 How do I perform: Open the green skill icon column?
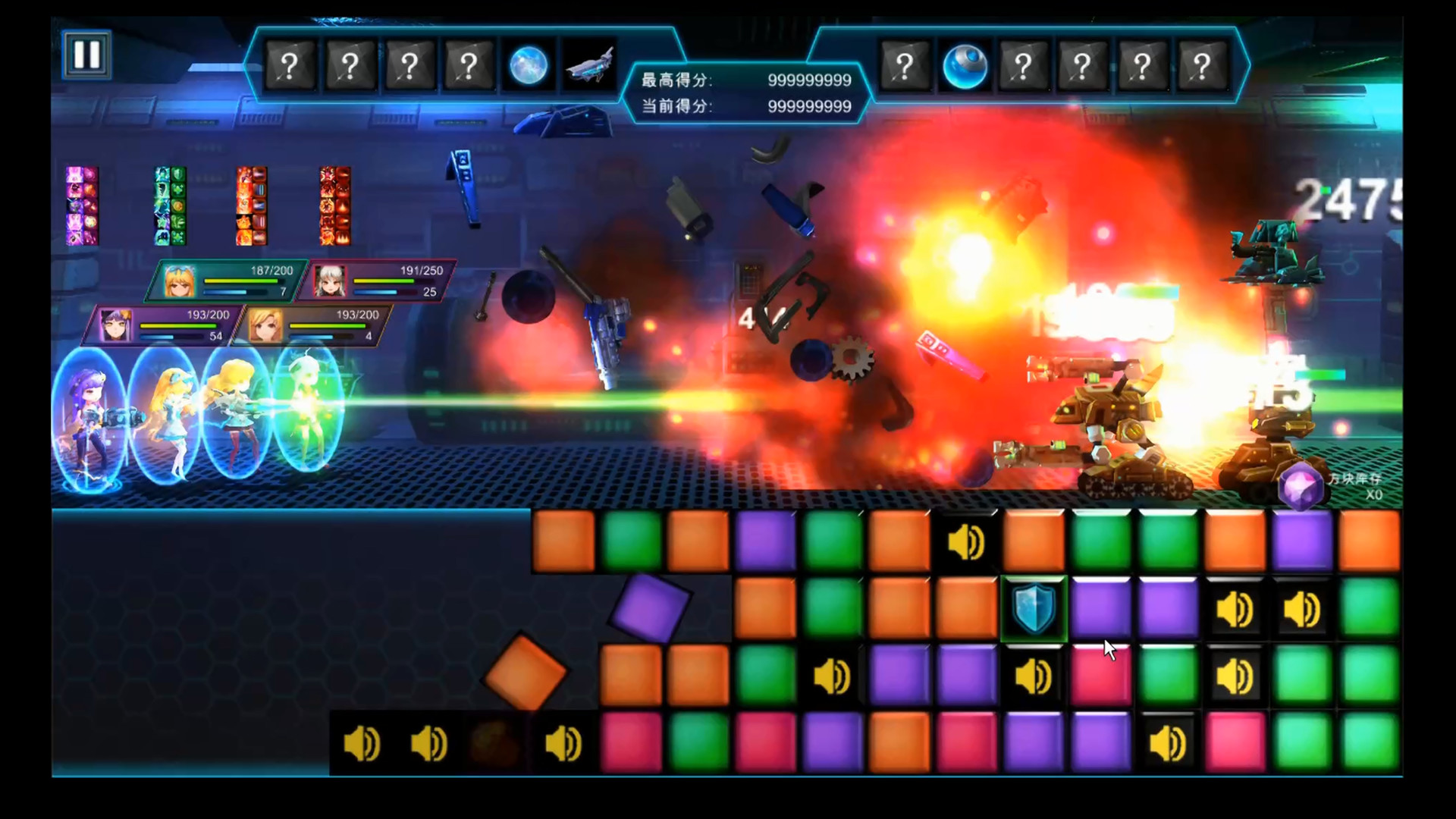pos(171,206)
